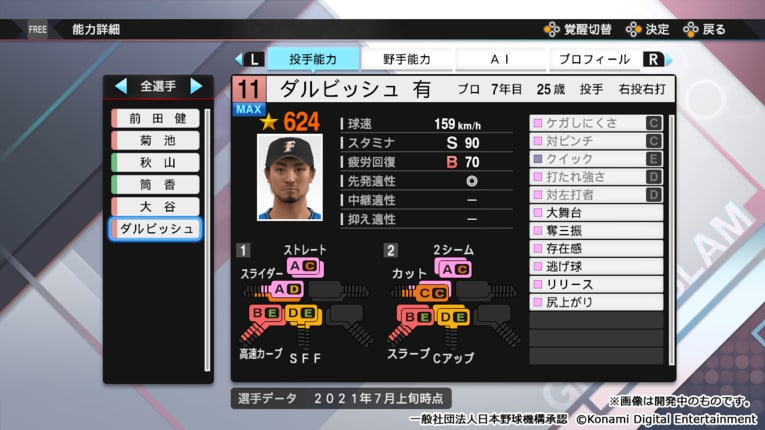This screenshot has height=430, width=765.
Task: Click the right arrow beside 全選手
Action: pos(195,86)
